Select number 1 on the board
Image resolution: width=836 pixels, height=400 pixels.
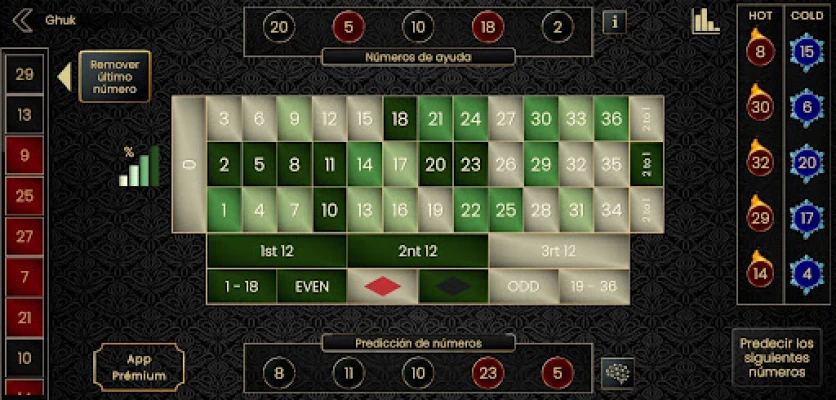point(224,211)
